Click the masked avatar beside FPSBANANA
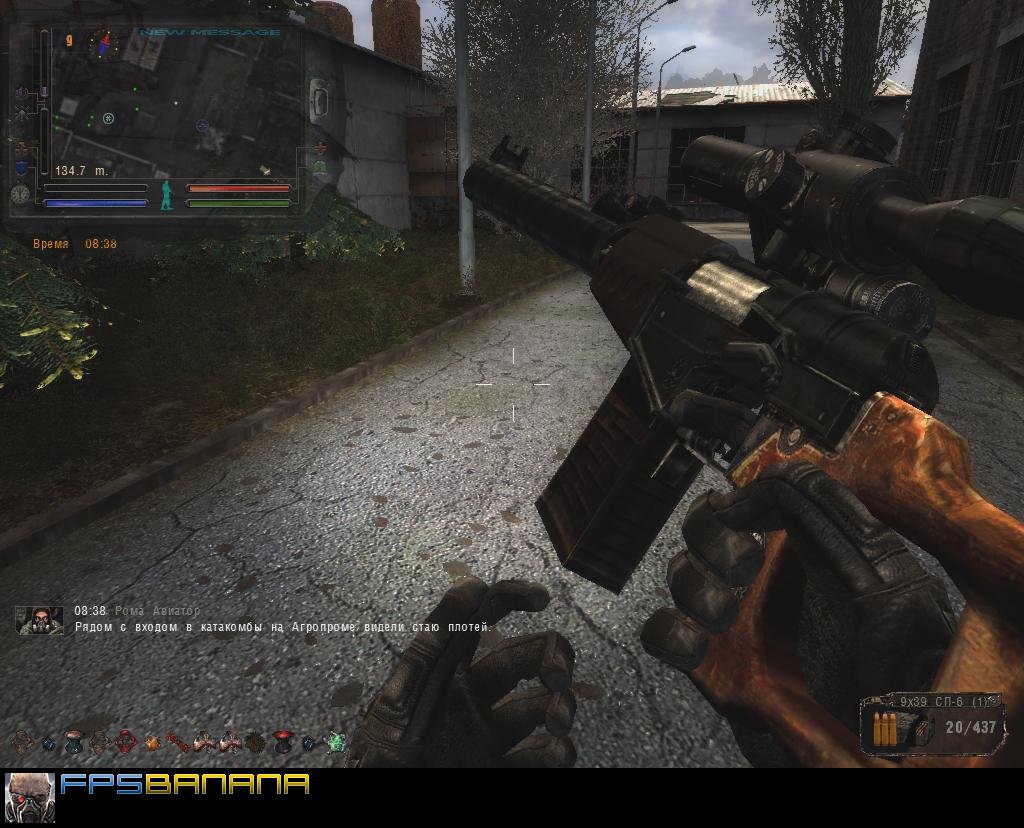 29,797
